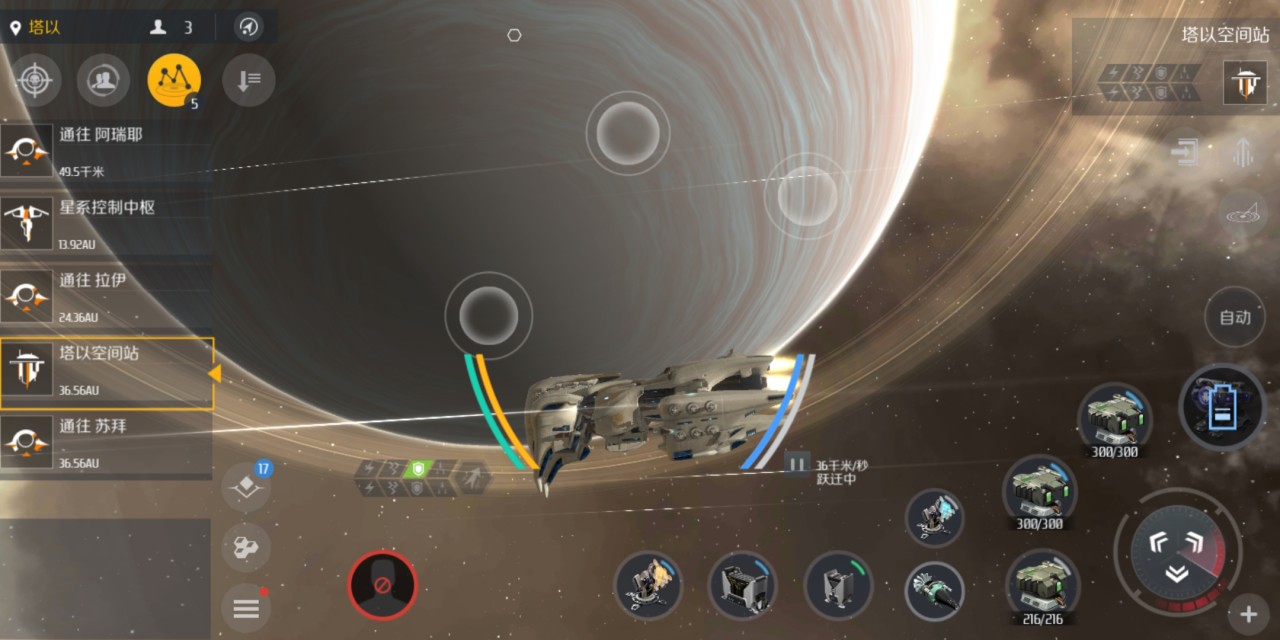Viewport: 1280px width, 640px height.
Task: Toggle the blue capacitor battery module
Action: (x=1221, y=406)
